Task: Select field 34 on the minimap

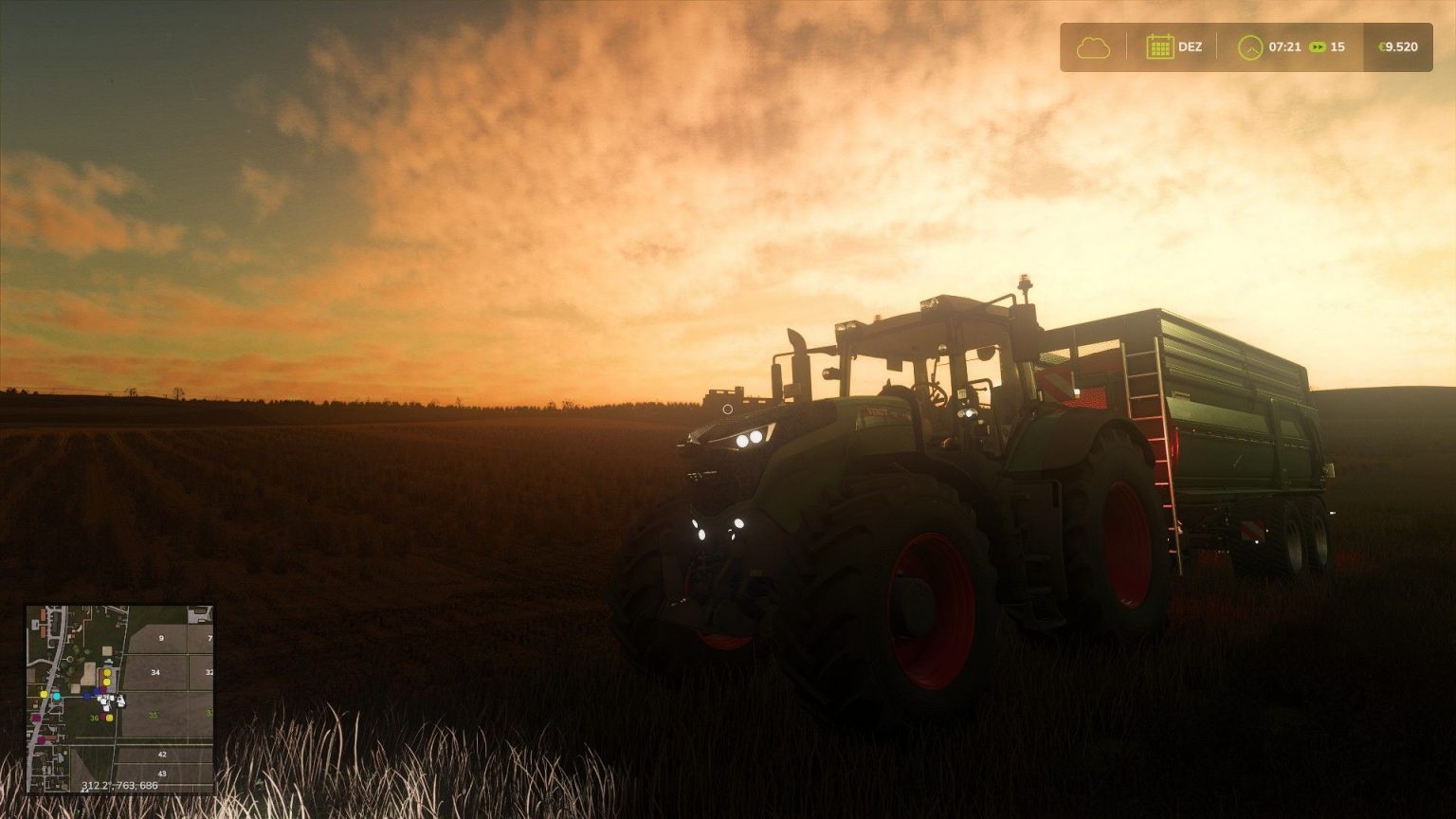Action: click(x=156, y=672)
